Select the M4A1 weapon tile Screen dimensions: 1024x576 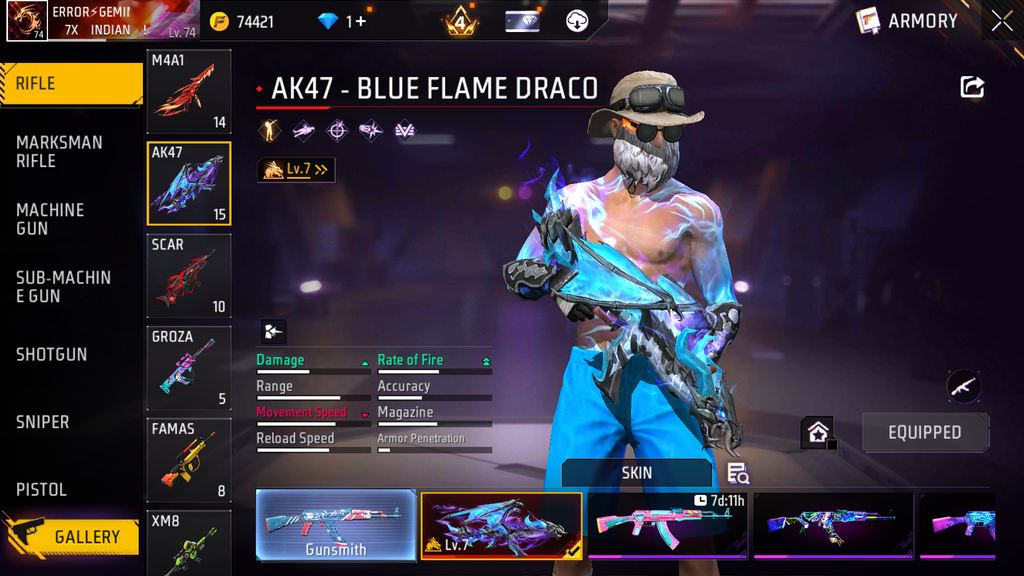click(189, 92)
